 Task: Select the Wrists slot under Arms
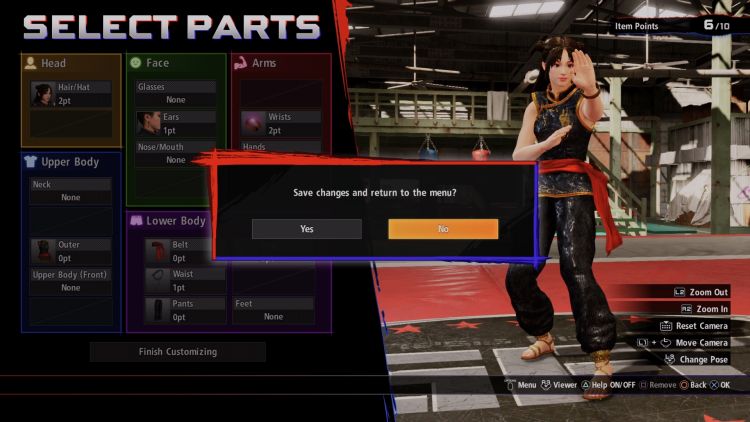pos(279,123)
